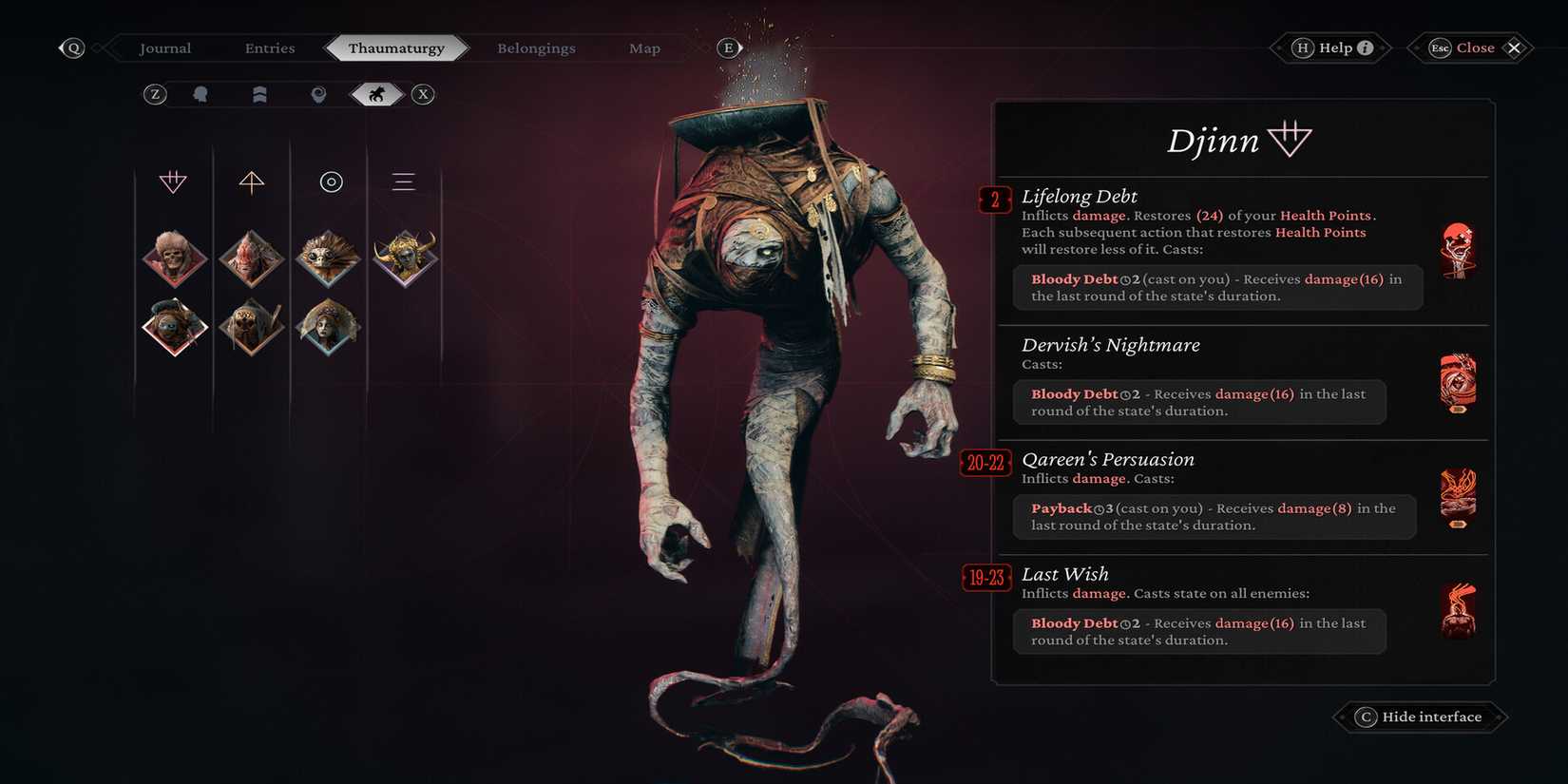Select the stacked chevrons filter icon
Image resolution: width=1568 pixels, height=784 pixels.
258,94
